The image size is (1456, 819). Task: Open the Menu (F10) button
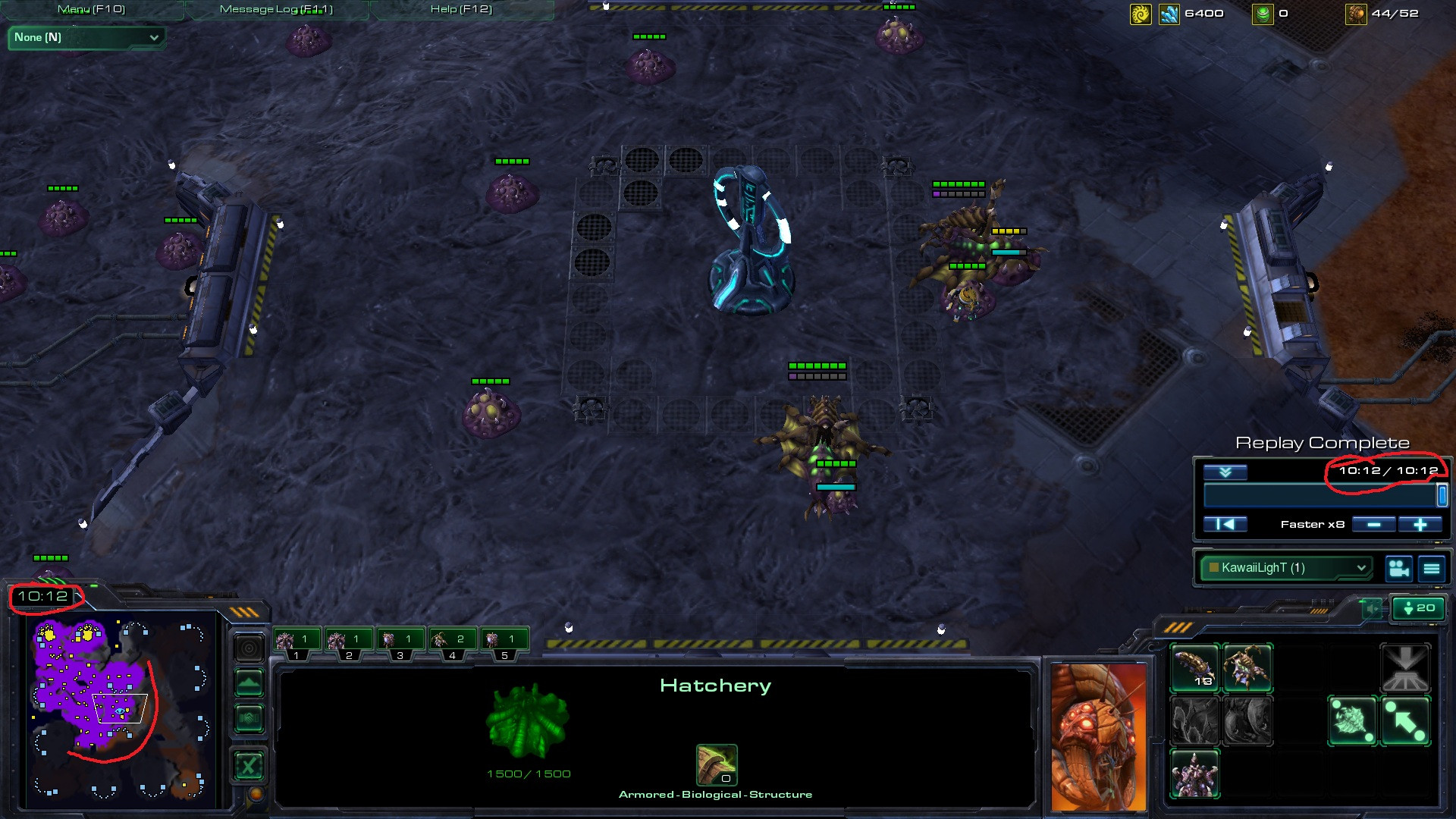91,10
